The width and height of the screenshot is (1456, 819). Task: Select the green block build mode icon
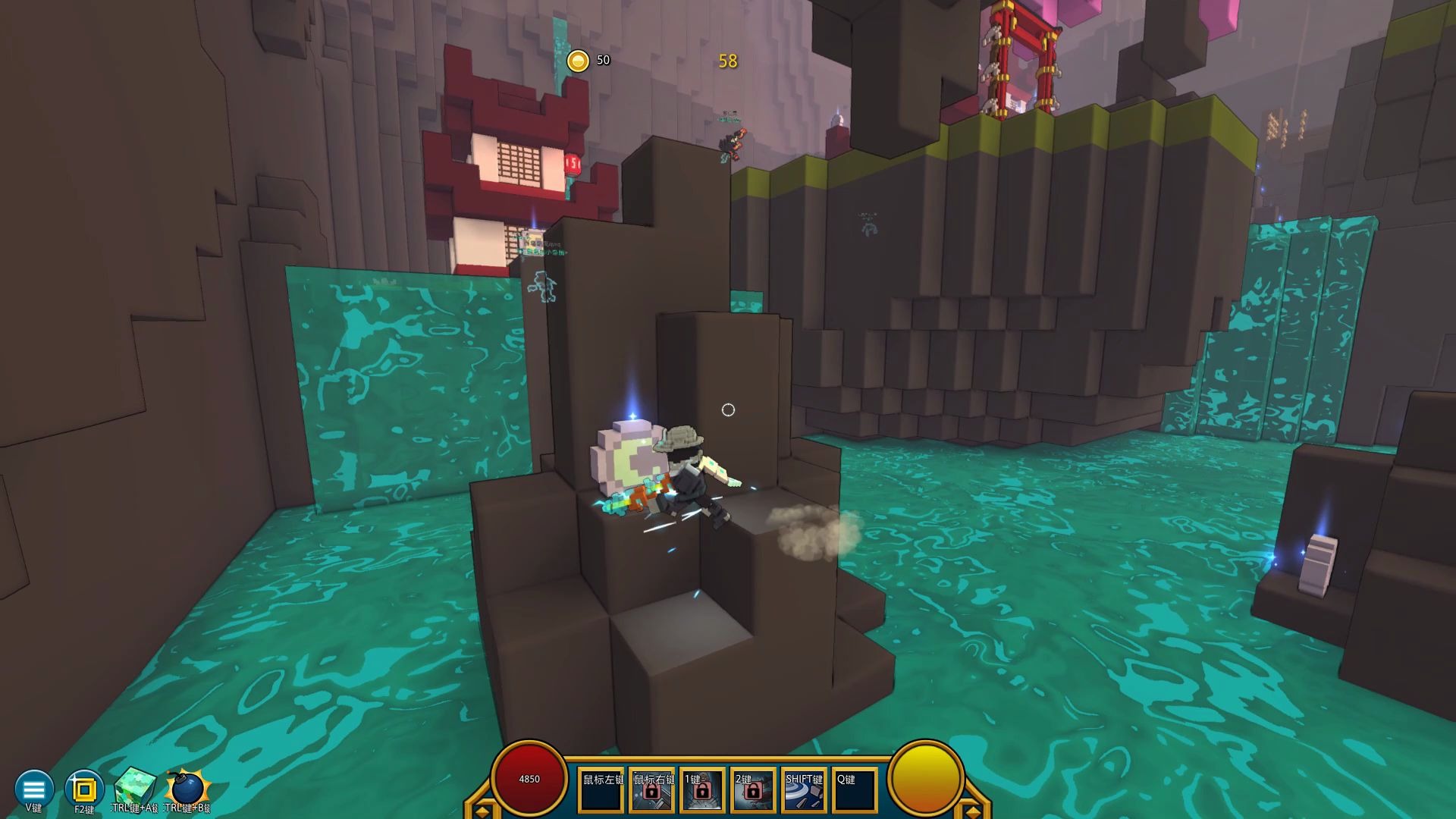(x=135, y=788)
